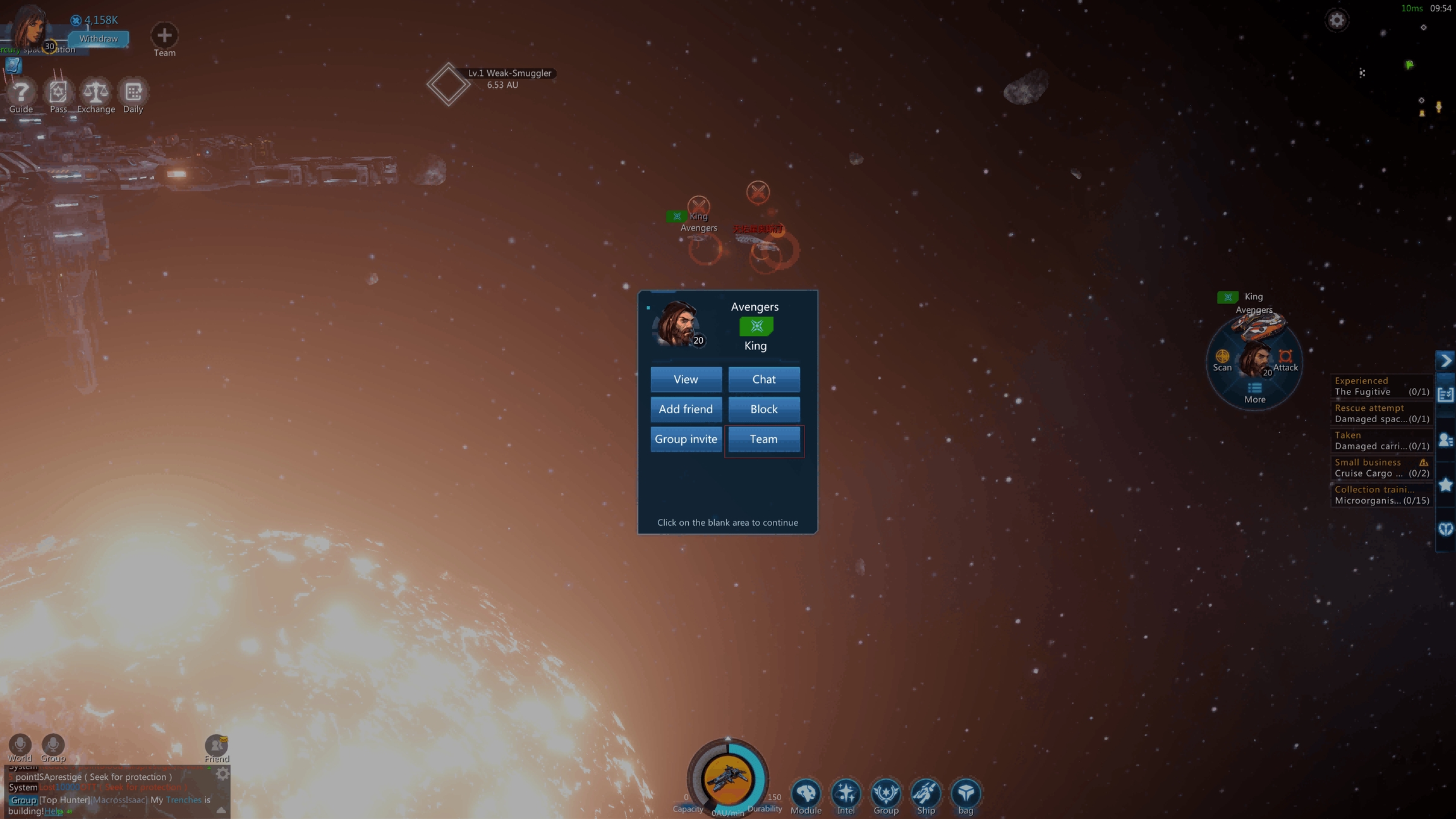Scan the targeted King ship

coord(1222,359)
